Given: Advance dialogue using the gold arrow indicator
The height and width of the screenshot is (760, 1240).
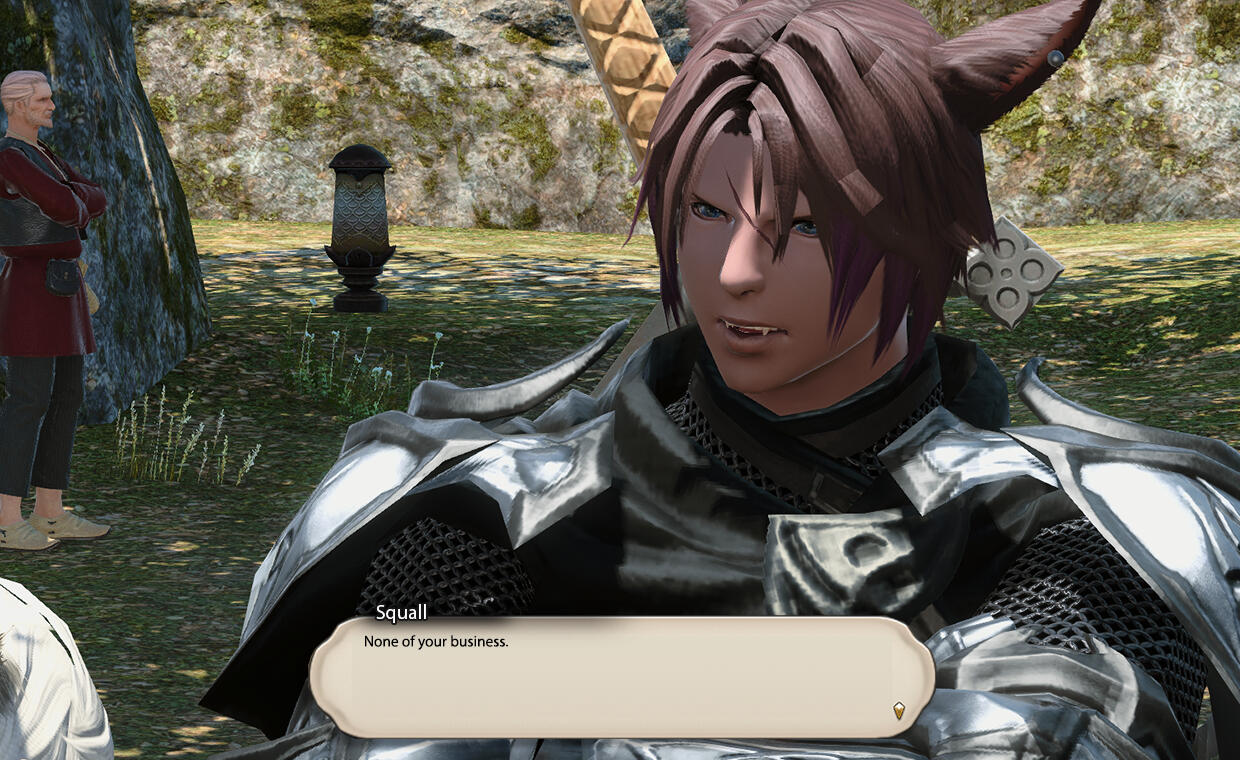Looking at the screenshot, I should tap(898, 710).
